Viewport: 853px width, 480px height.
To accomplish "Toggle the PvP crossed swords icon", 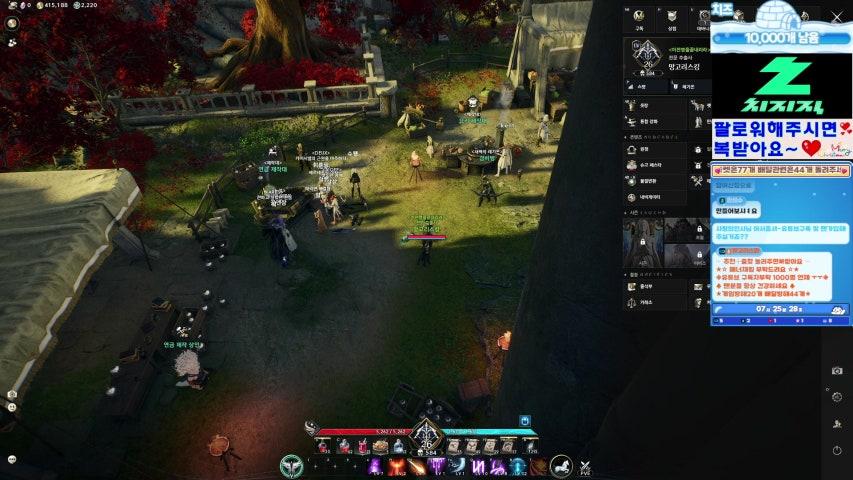I will [x=585, y=467].
